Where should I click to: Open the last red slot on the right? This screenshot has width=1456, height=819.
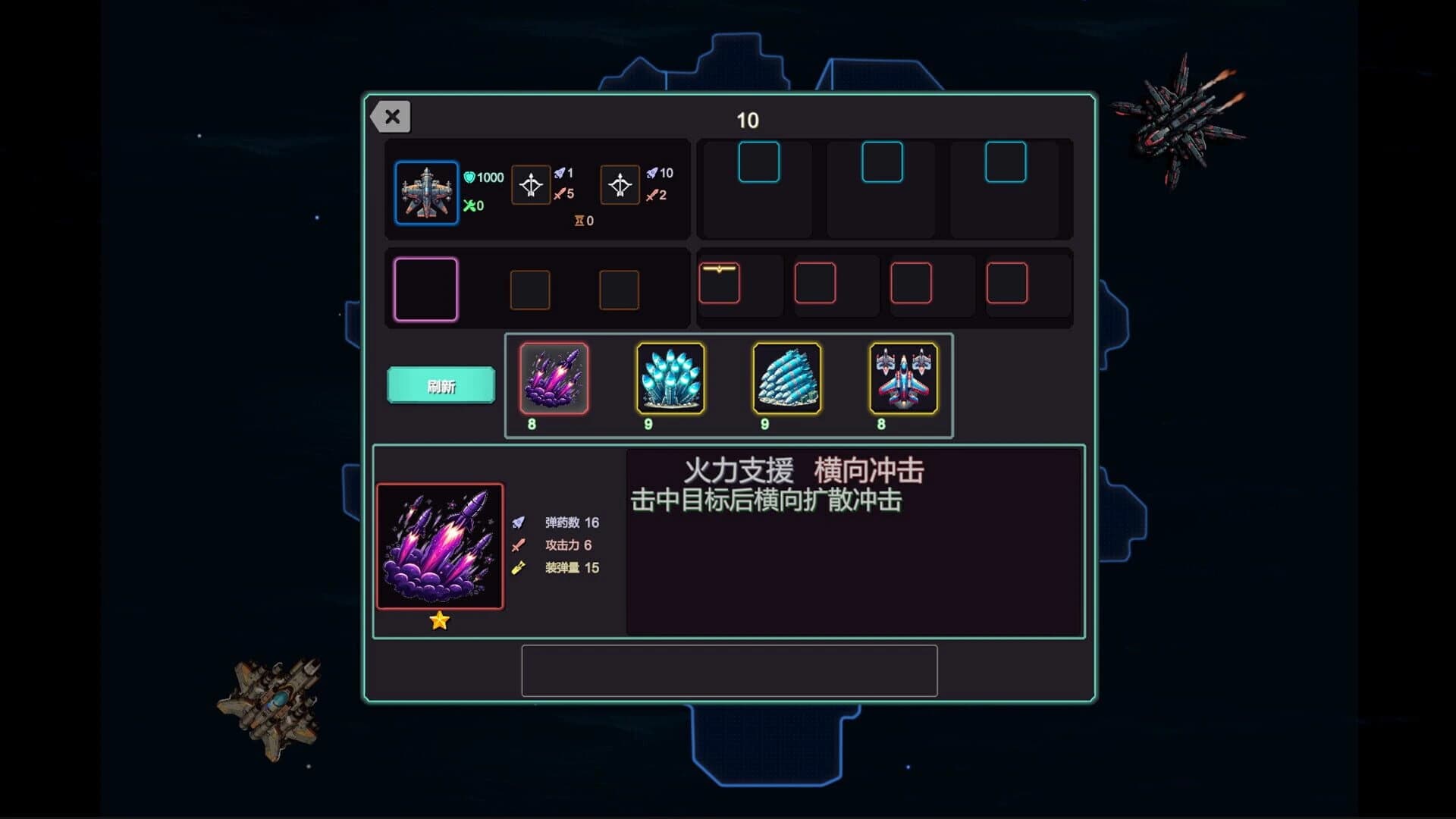[x=1006, y=282]
